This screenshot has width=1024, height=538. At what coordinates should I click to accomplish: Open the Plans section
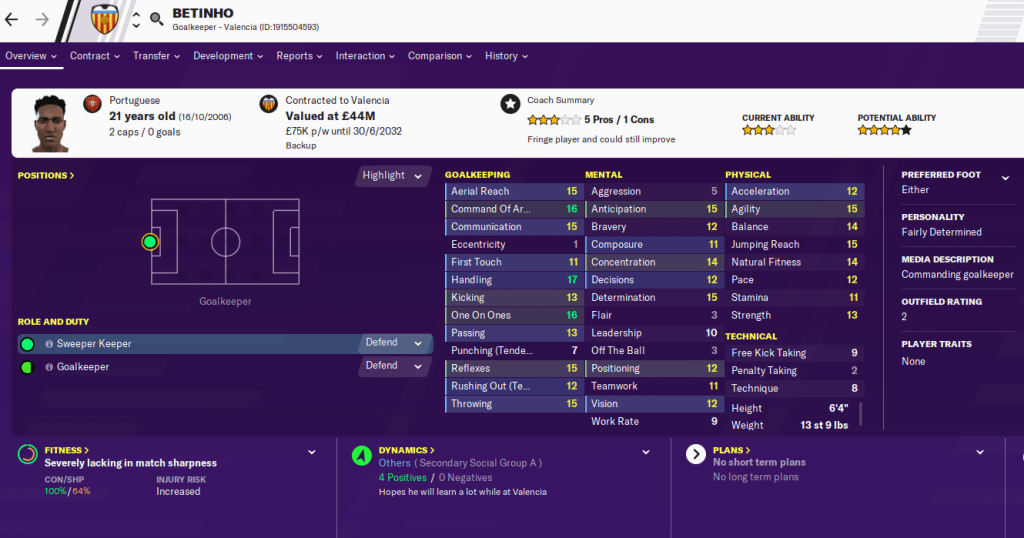[x=732, y=451]
